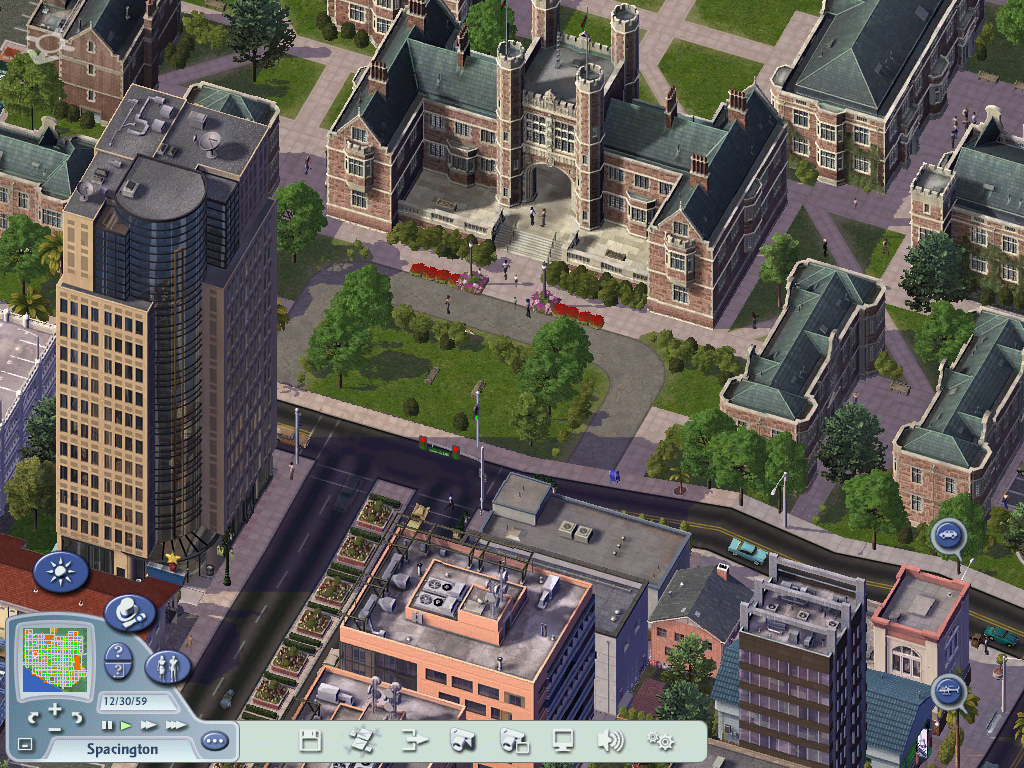Save the city with the floppy disk
The image size is (1024, 768).
coord(311,741)
